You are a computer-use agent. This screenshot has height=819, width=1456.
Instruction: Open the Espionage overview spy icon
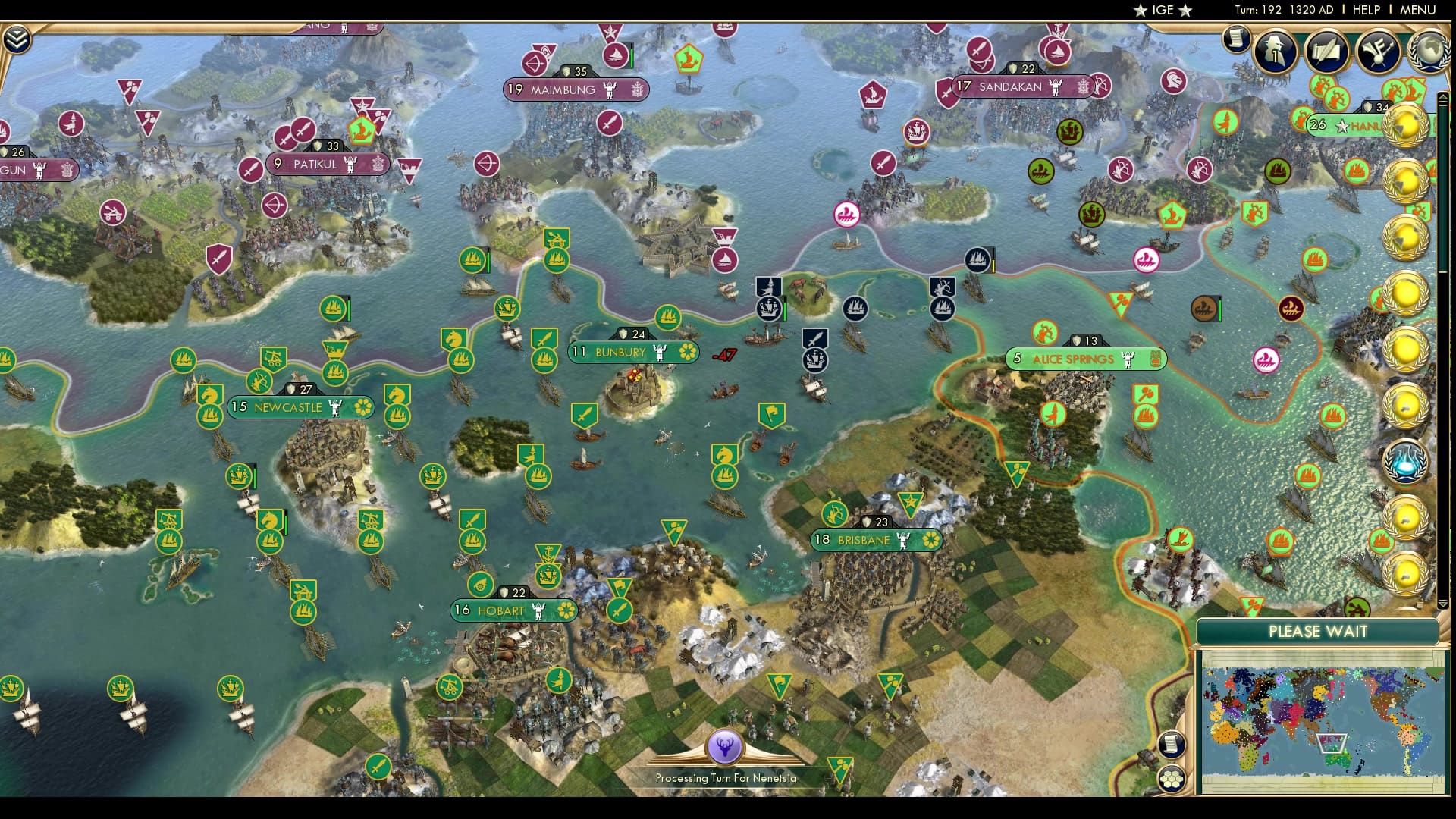[x=1275, y=50]
